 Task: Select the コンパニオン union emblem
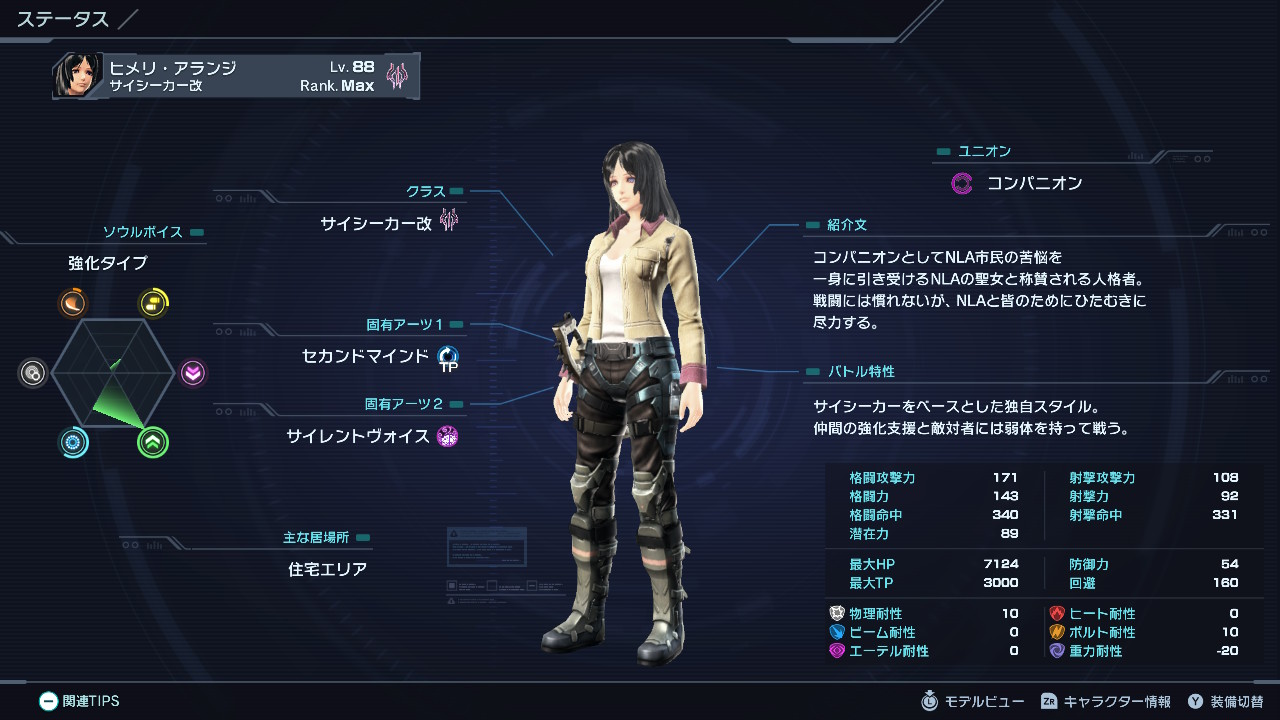962,183
